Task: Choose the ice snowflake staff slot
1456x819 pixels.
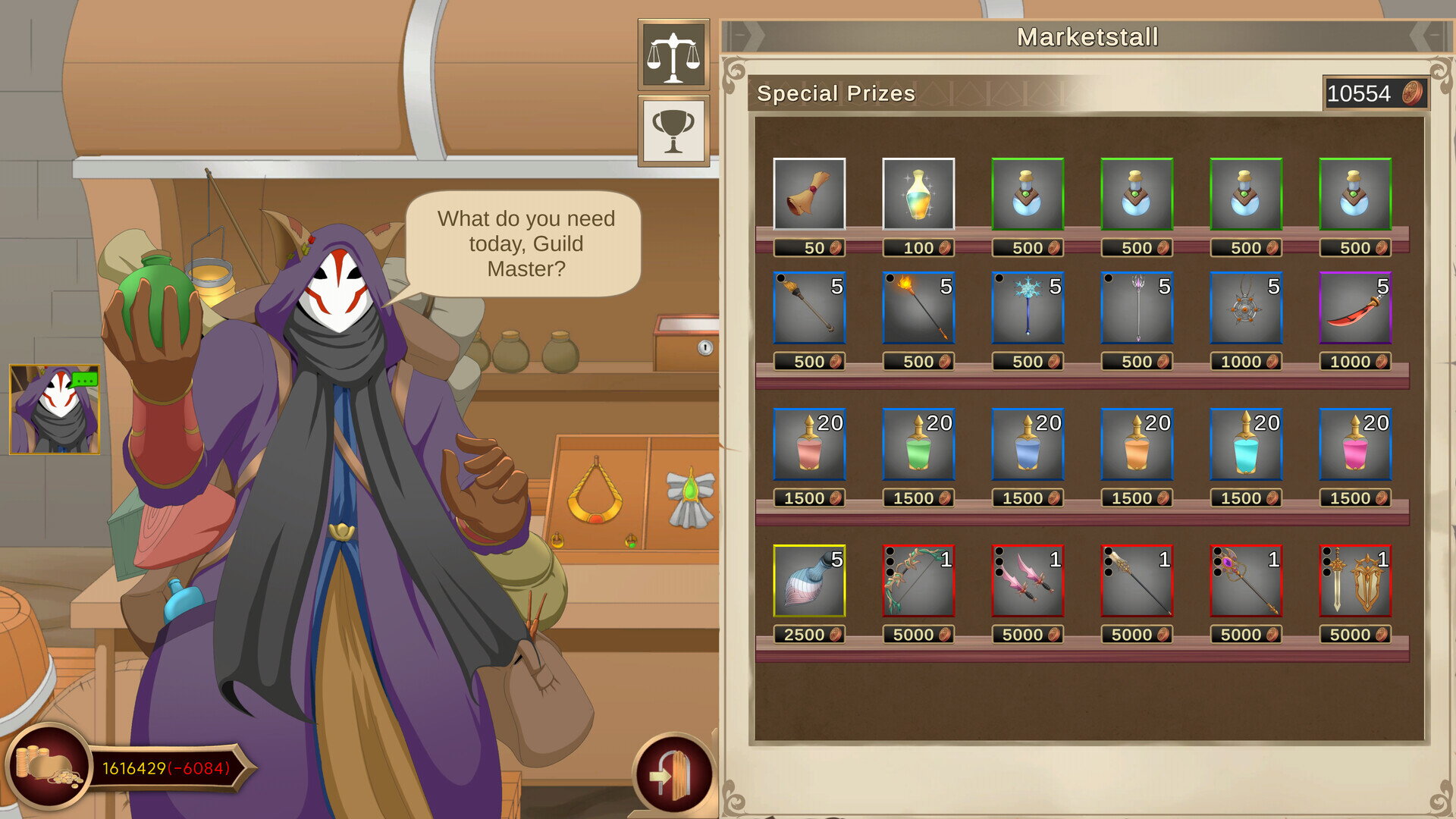Action: point(1027,308)
